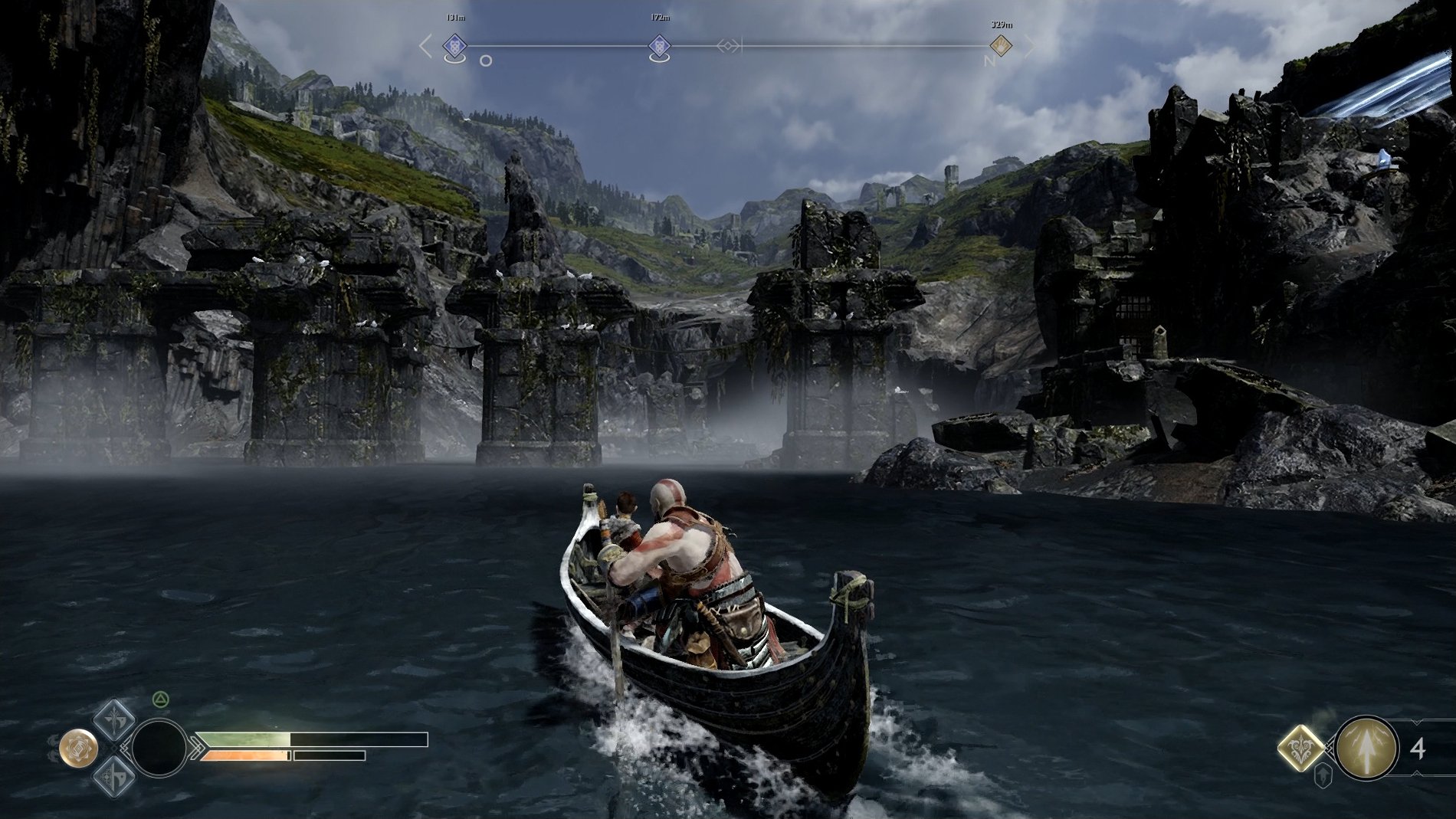The width and height of the screenshot is (1456, 819).
Task: Click the 172m distance label
Action: (661, 17)
